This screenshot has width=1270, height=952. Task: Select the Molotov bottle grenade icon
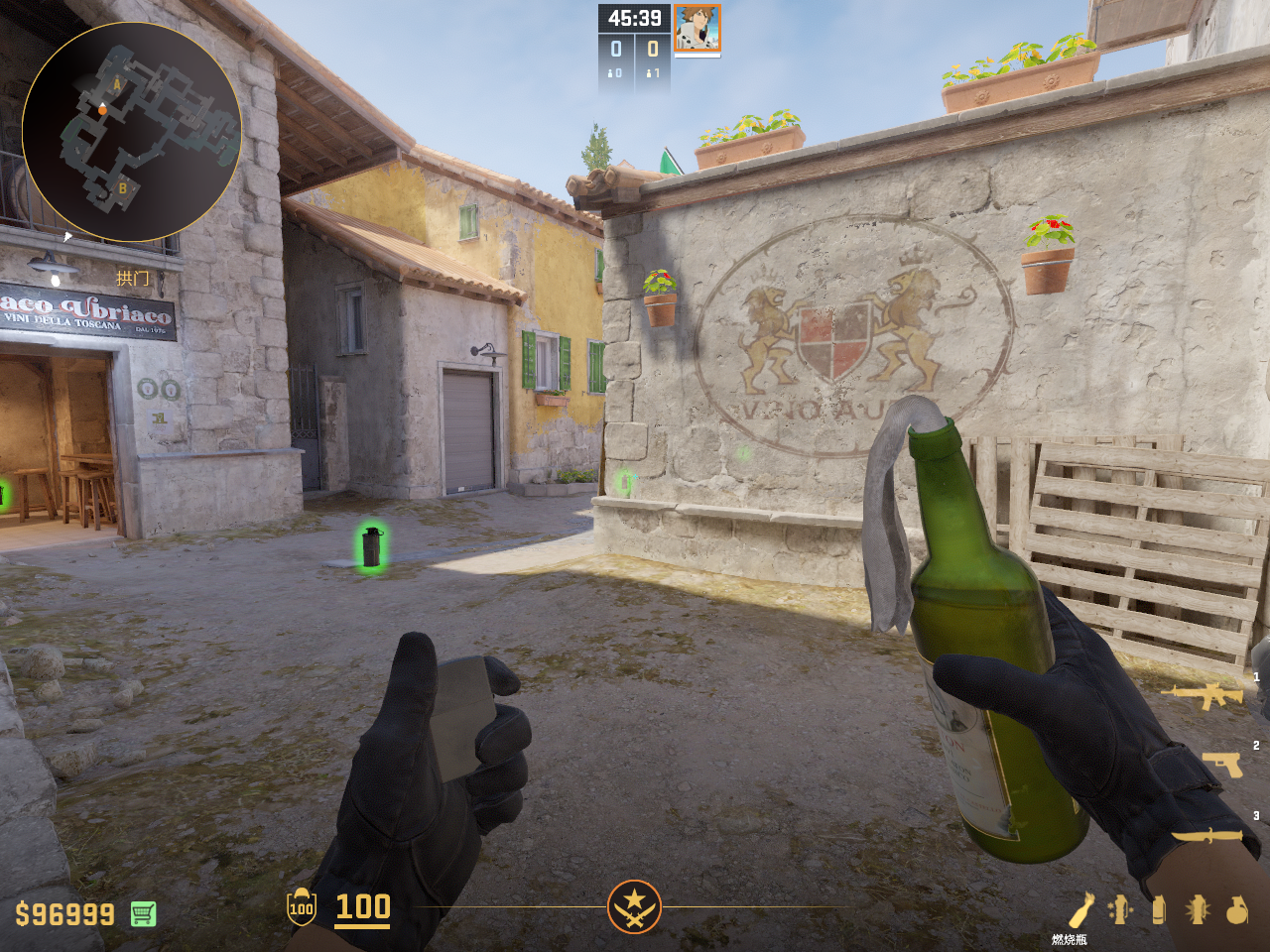(x=1080, y=909)
